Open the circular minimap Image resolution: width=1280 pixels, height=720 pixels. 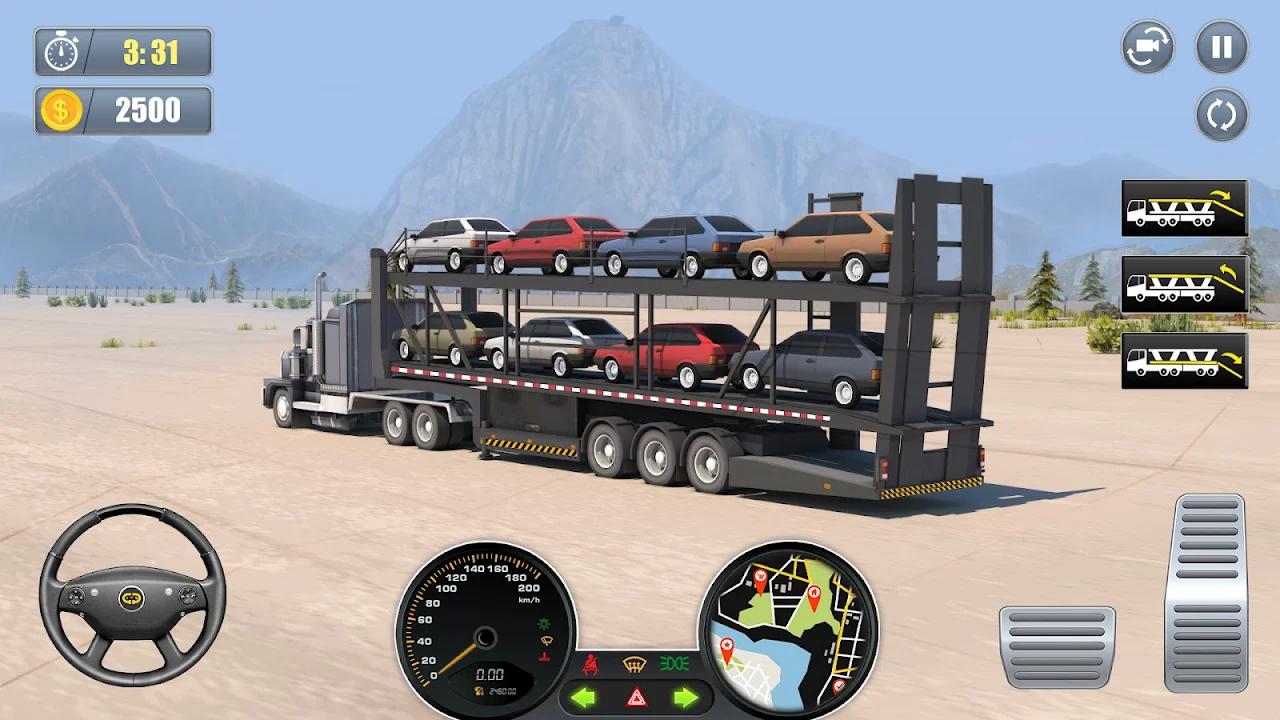click(x=788, y=629)
